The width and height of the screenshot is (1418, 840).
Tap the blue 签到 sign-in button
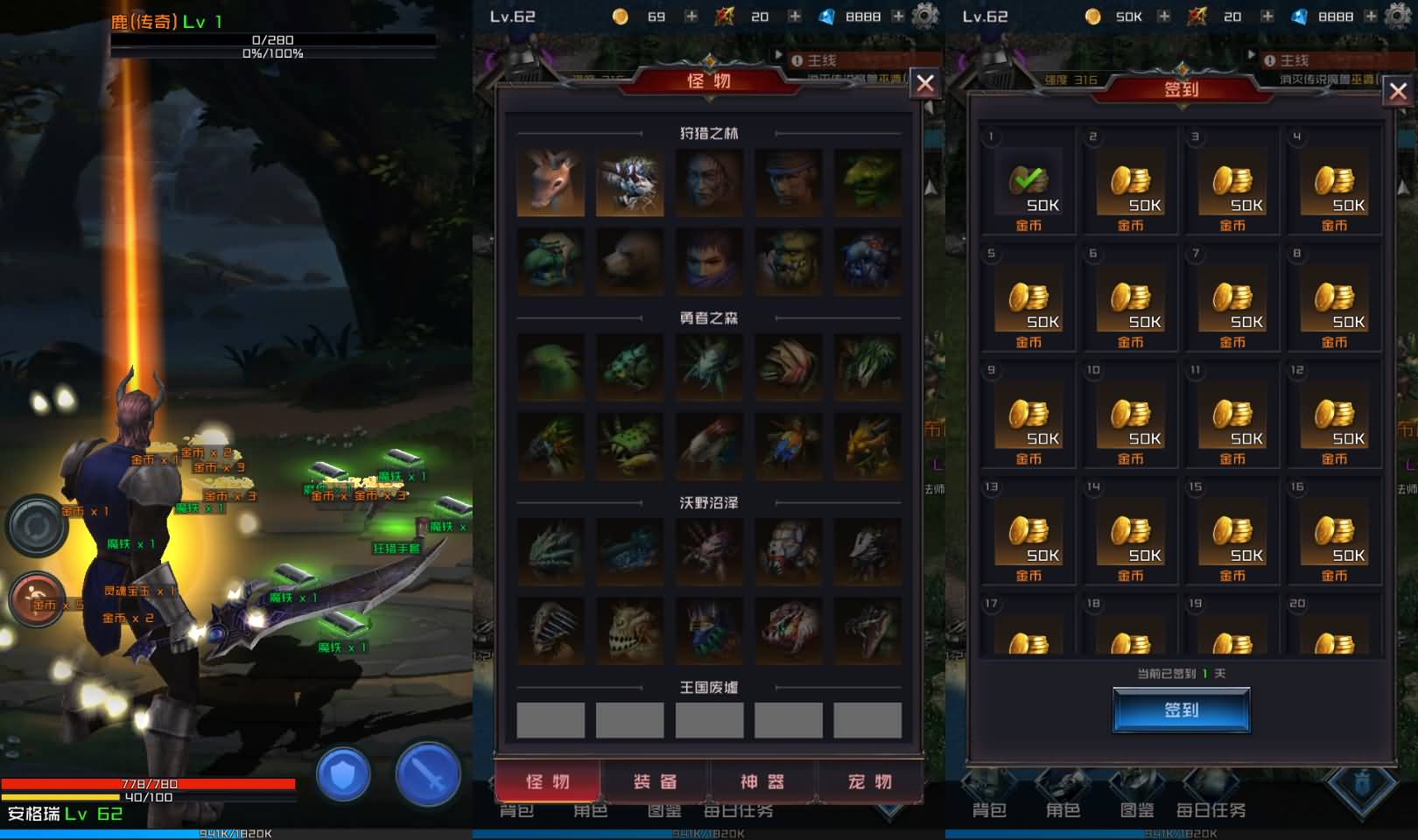[1181, 710]
